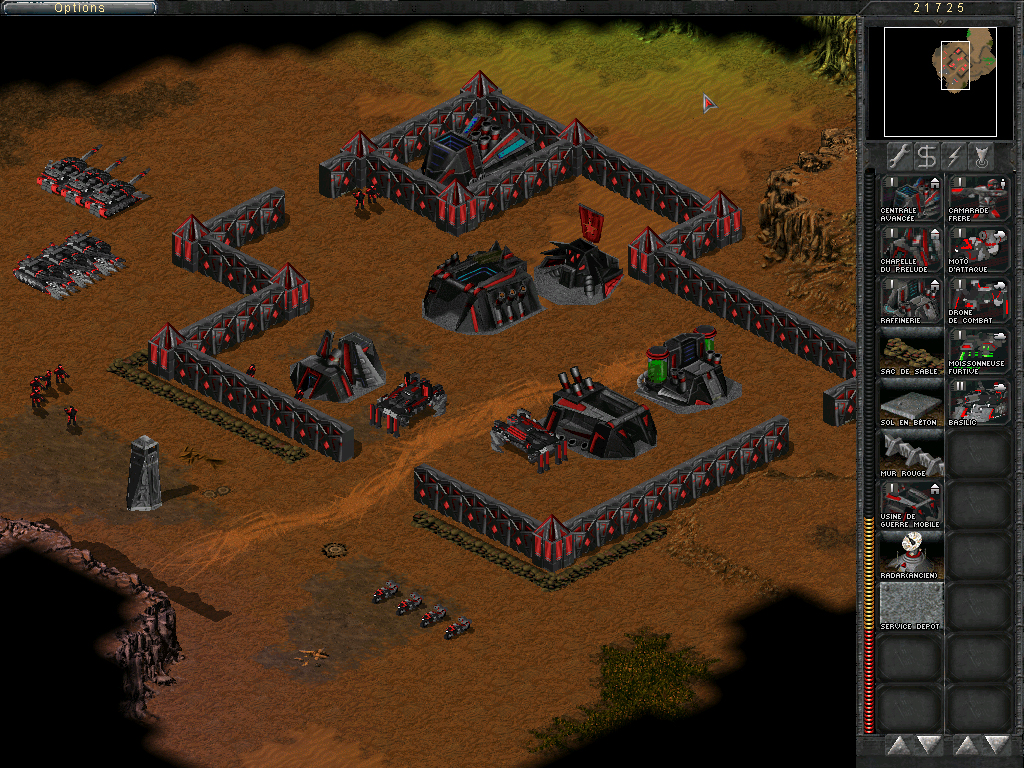
Task: Choose the Sac de Sable build icon
Action: [x=911, y=351]
